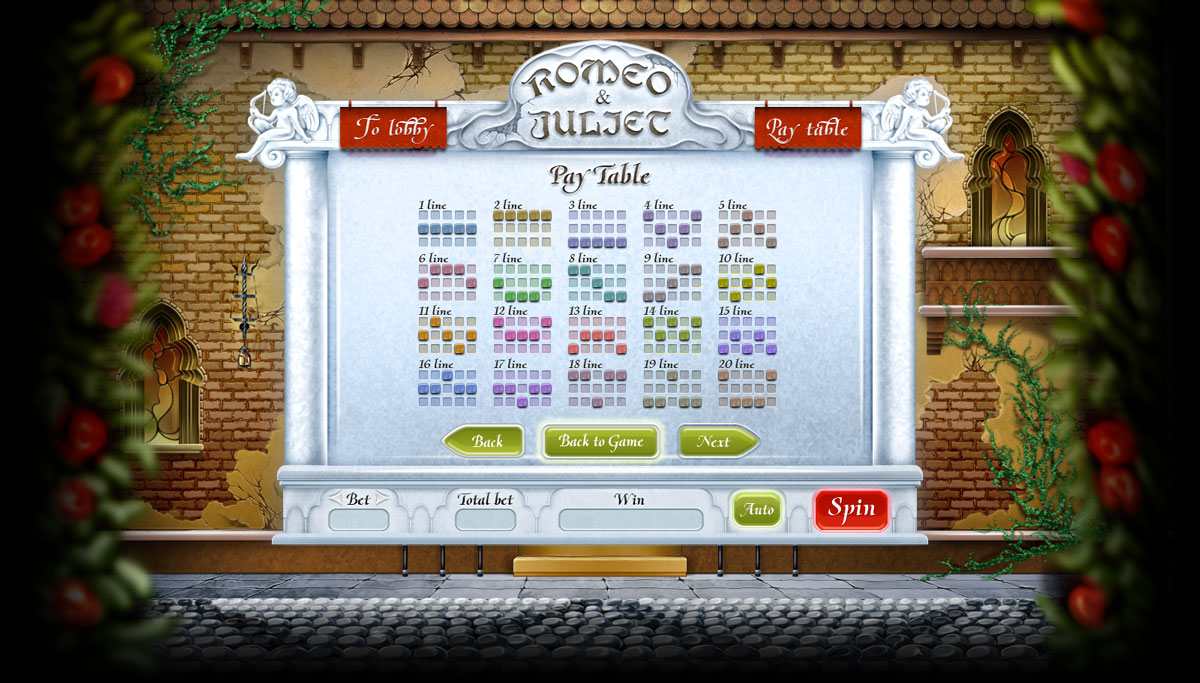Open the Pay table sign
This screenshot has height=683, width=1200.
click(807, 129)
